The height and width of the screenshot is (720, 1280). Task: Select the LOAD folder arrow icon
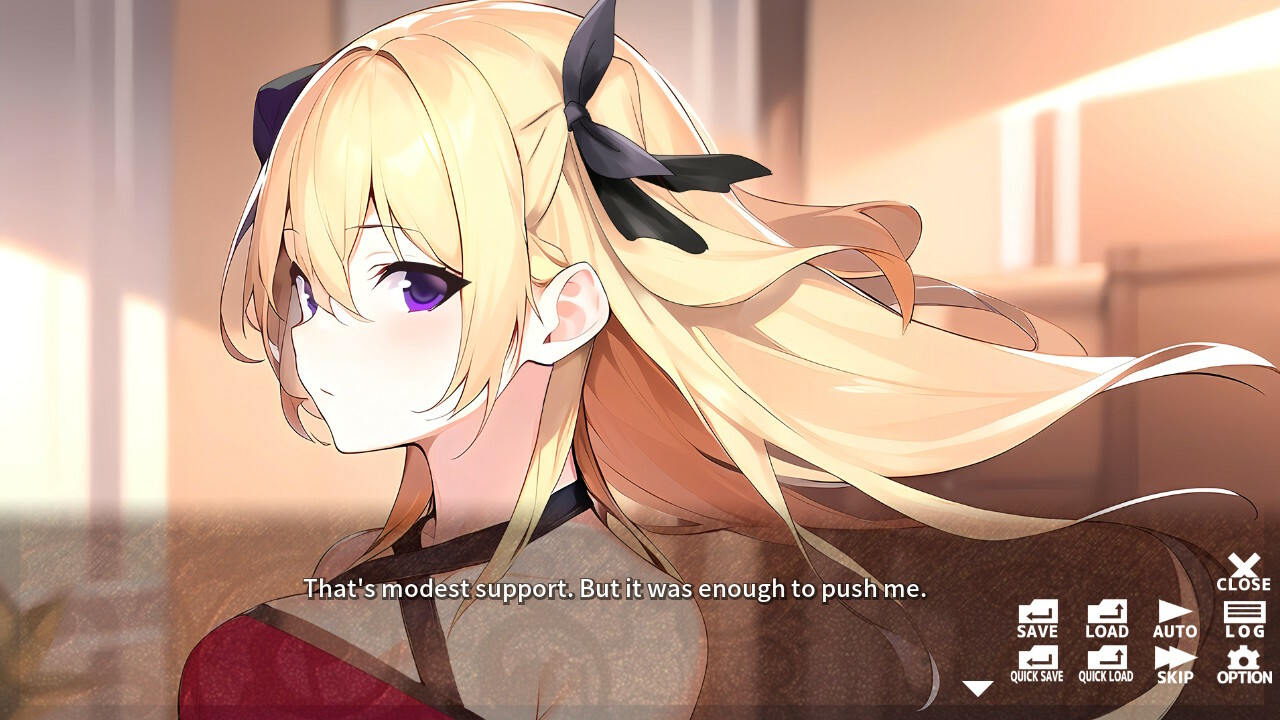(x=1105, y=618)
